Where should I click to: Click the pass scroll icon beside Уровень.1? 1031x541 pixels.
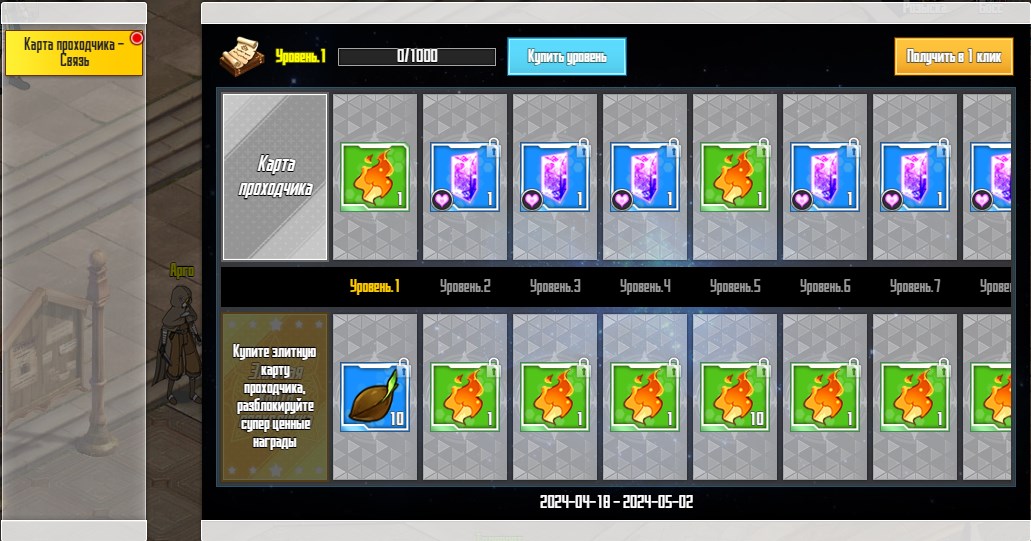(241, 55)
